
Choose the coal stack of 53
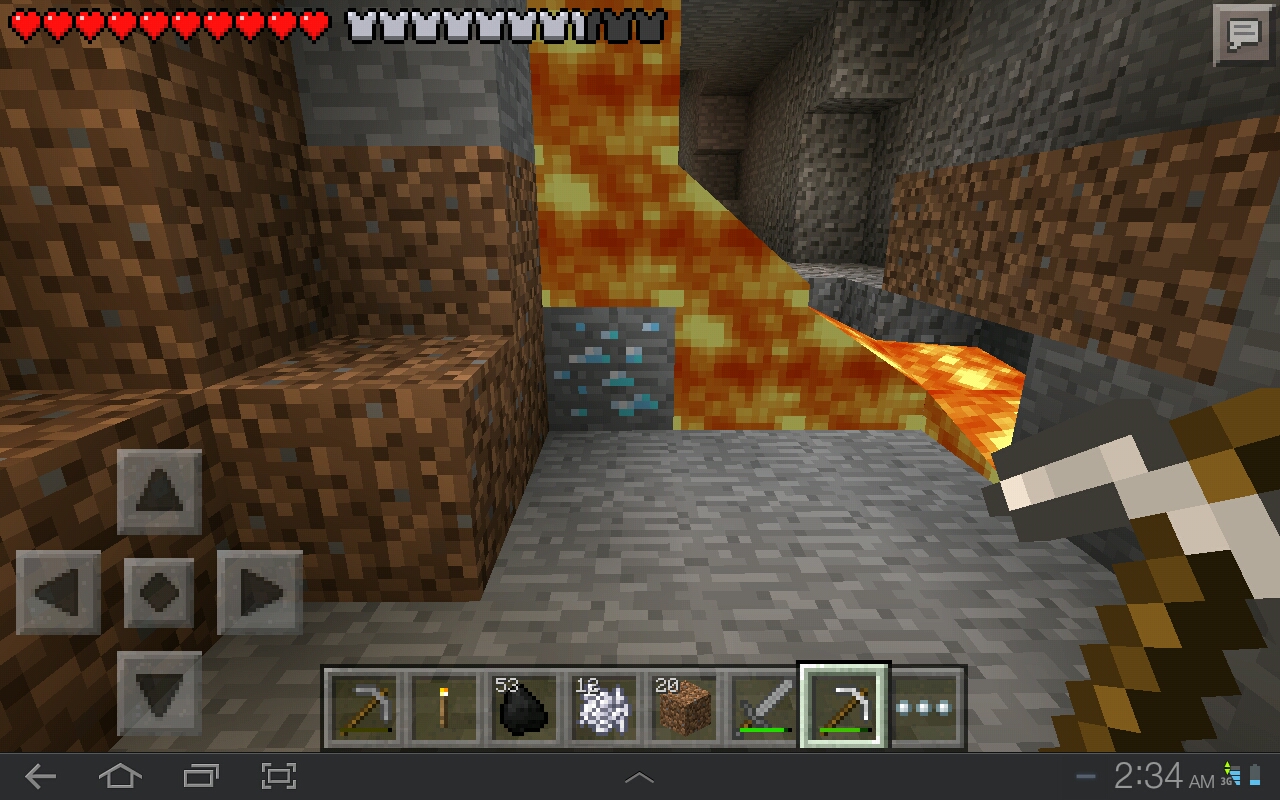pos(521,708)
